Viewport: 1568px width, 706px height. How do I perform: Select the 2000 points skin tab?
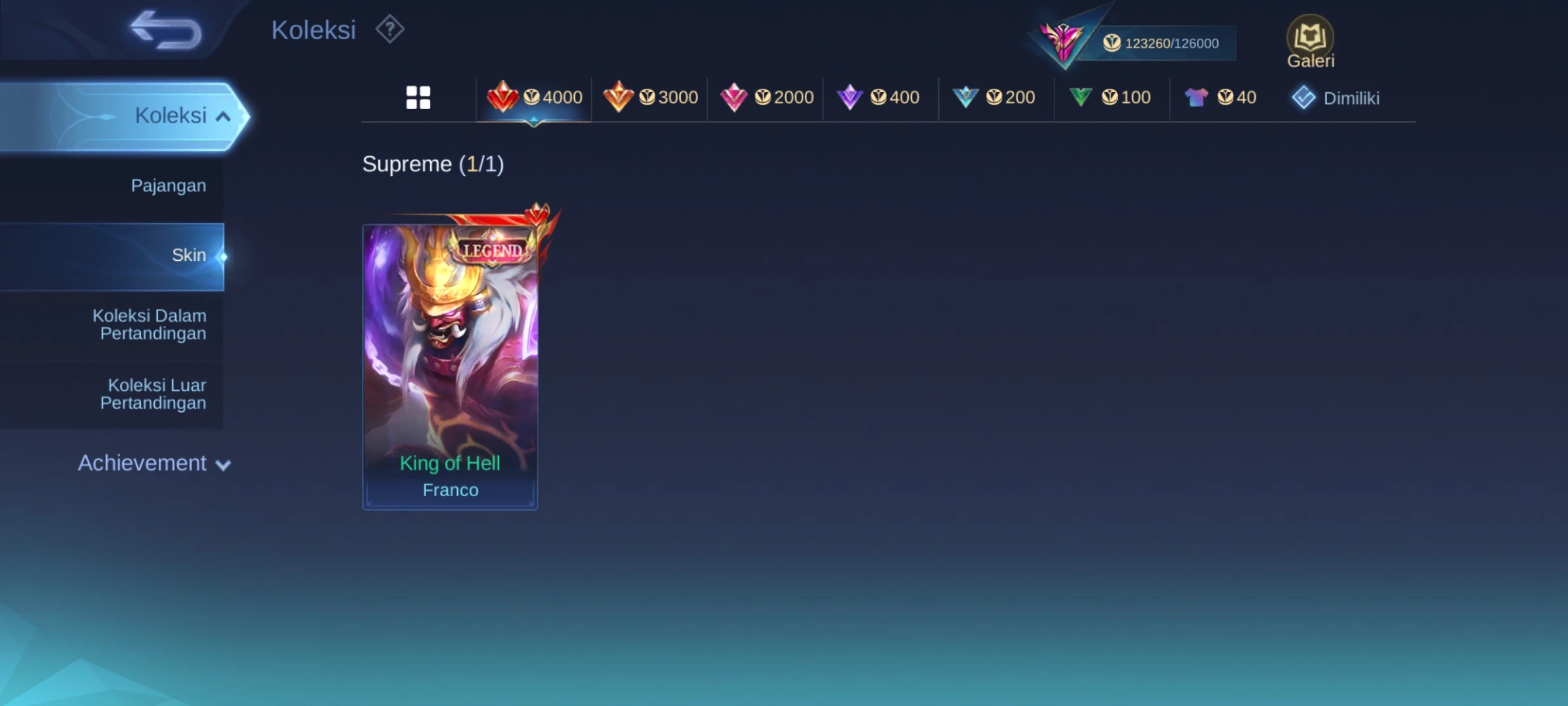[766, 98]
